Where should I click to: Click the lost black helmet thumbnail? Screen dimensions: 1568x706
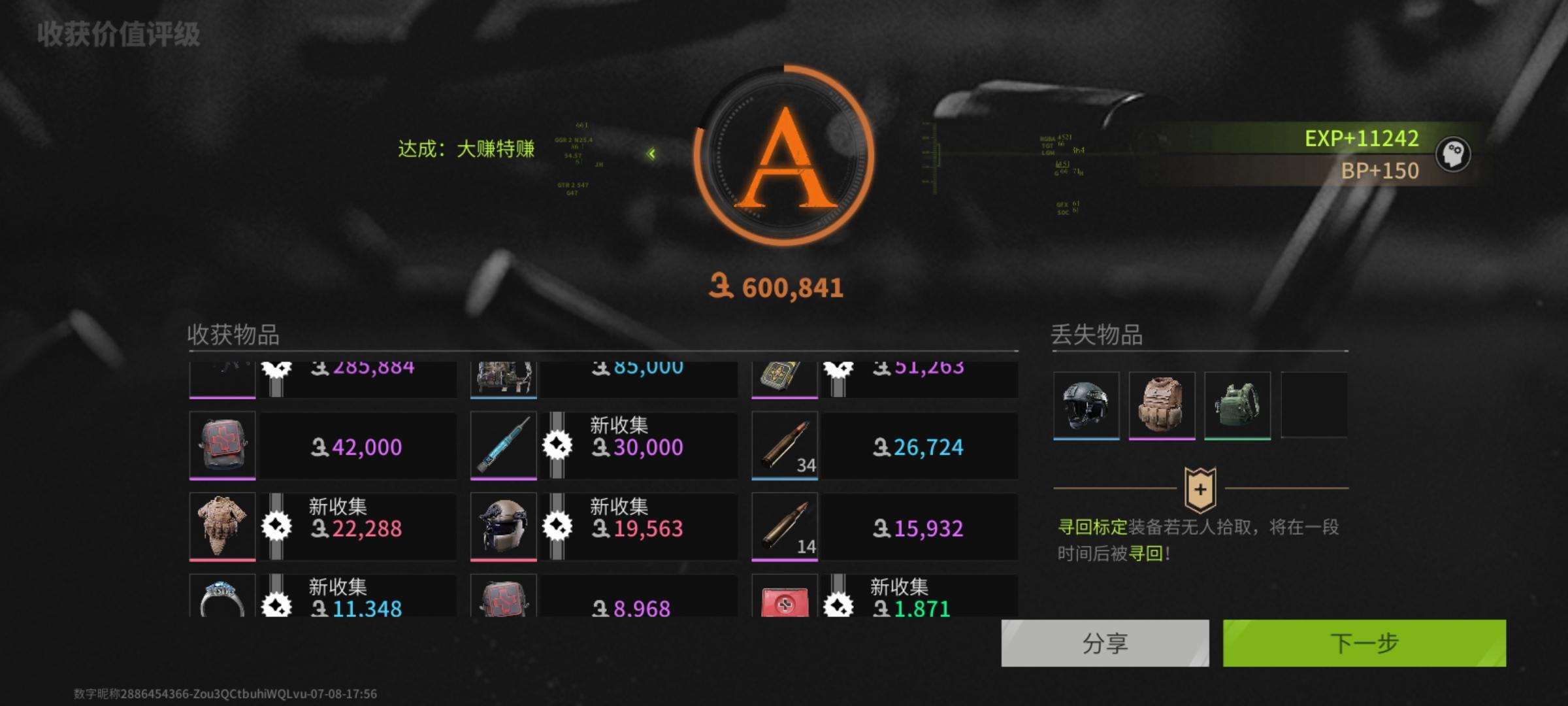tap(1086, 404)
